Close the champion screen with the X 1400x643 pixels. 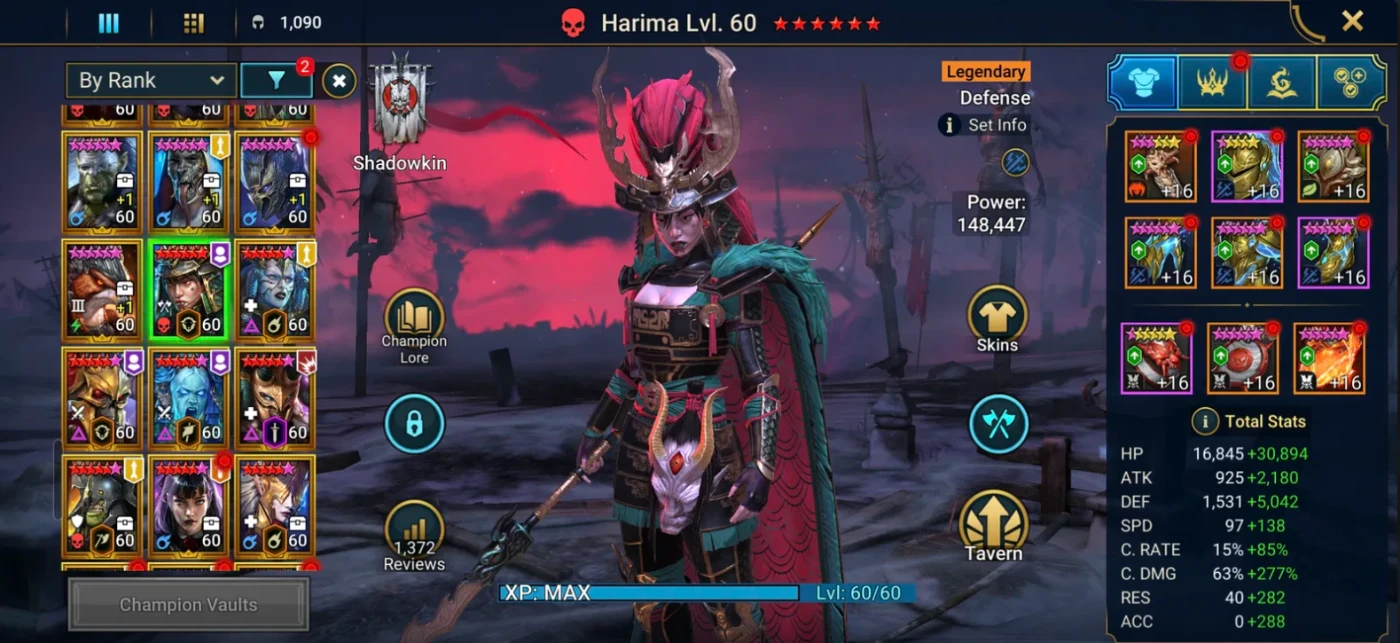point(1352,21)
